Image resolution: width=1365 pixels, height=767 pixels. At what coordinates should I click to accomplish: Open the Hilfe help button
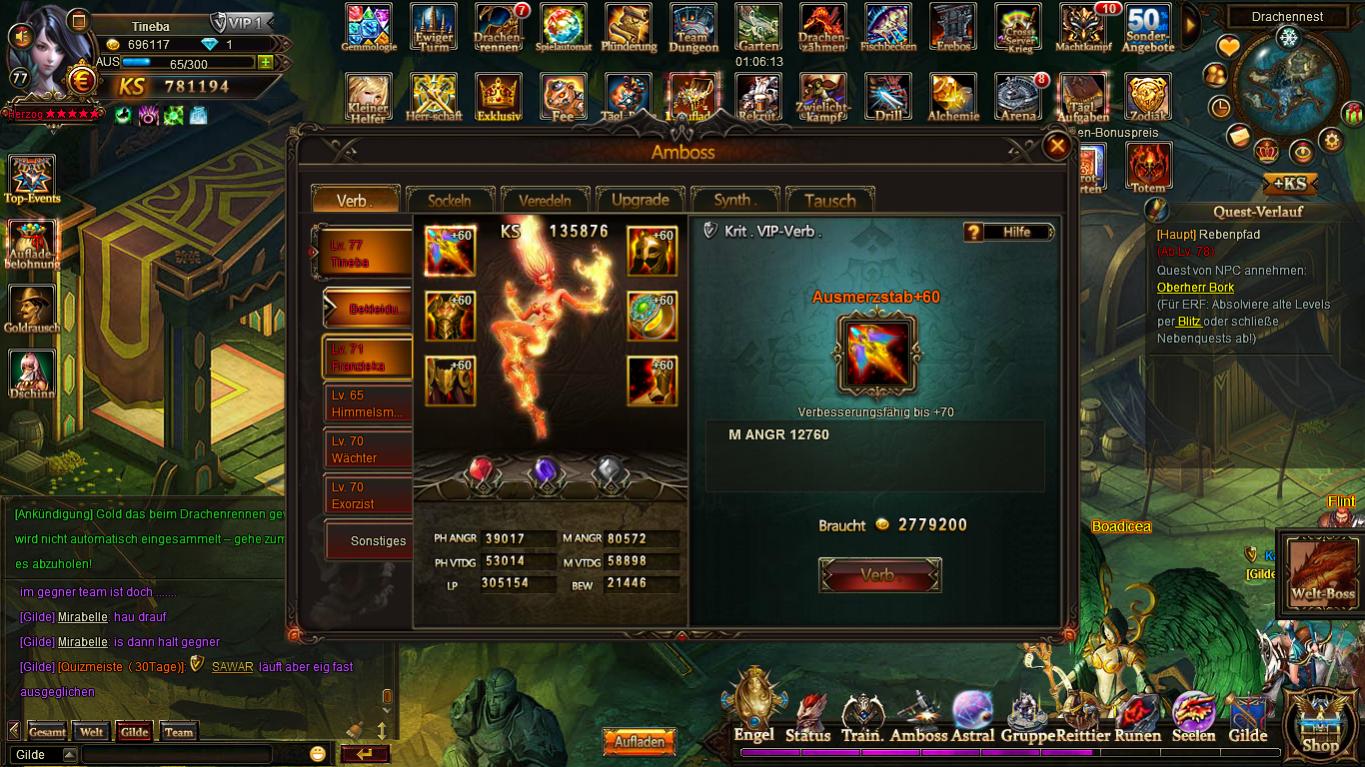tap(1008, 232)
